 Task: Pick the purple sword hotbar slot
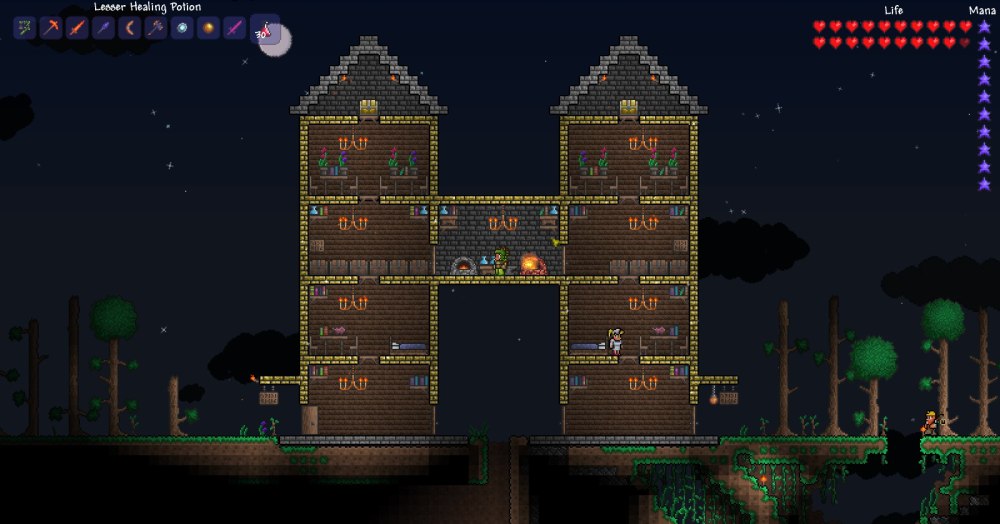233,28
